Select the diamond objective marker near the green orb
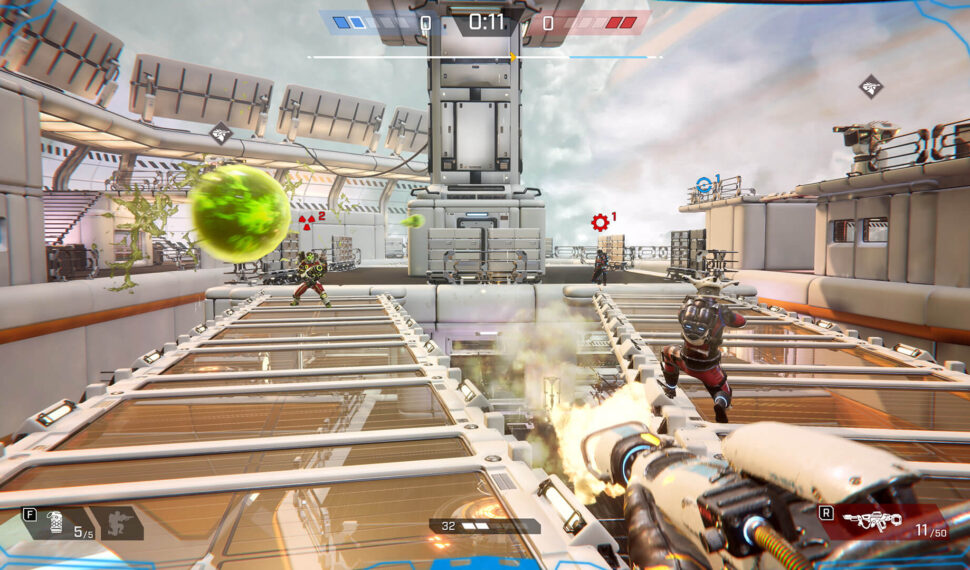The width and height of the screenshot is (970, 570). click(x=221, y=132)
